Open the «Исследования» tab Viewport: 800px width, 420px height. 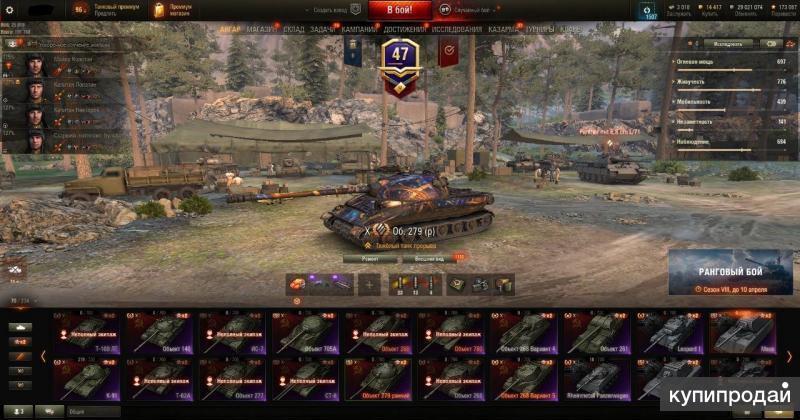tap(457, 30)
